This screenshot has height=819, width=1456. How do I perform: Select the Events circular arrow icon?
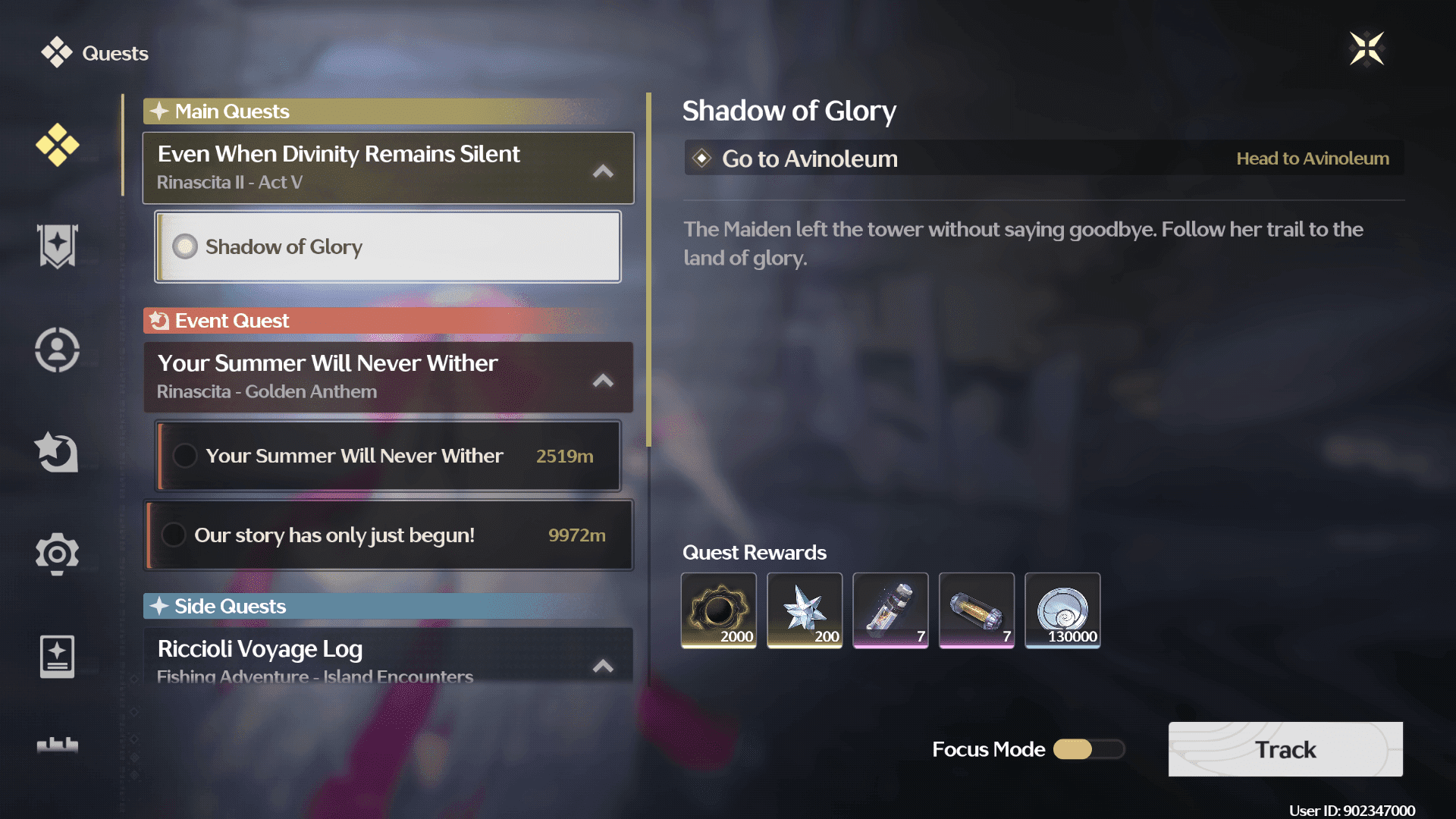[x=57, y=452]
